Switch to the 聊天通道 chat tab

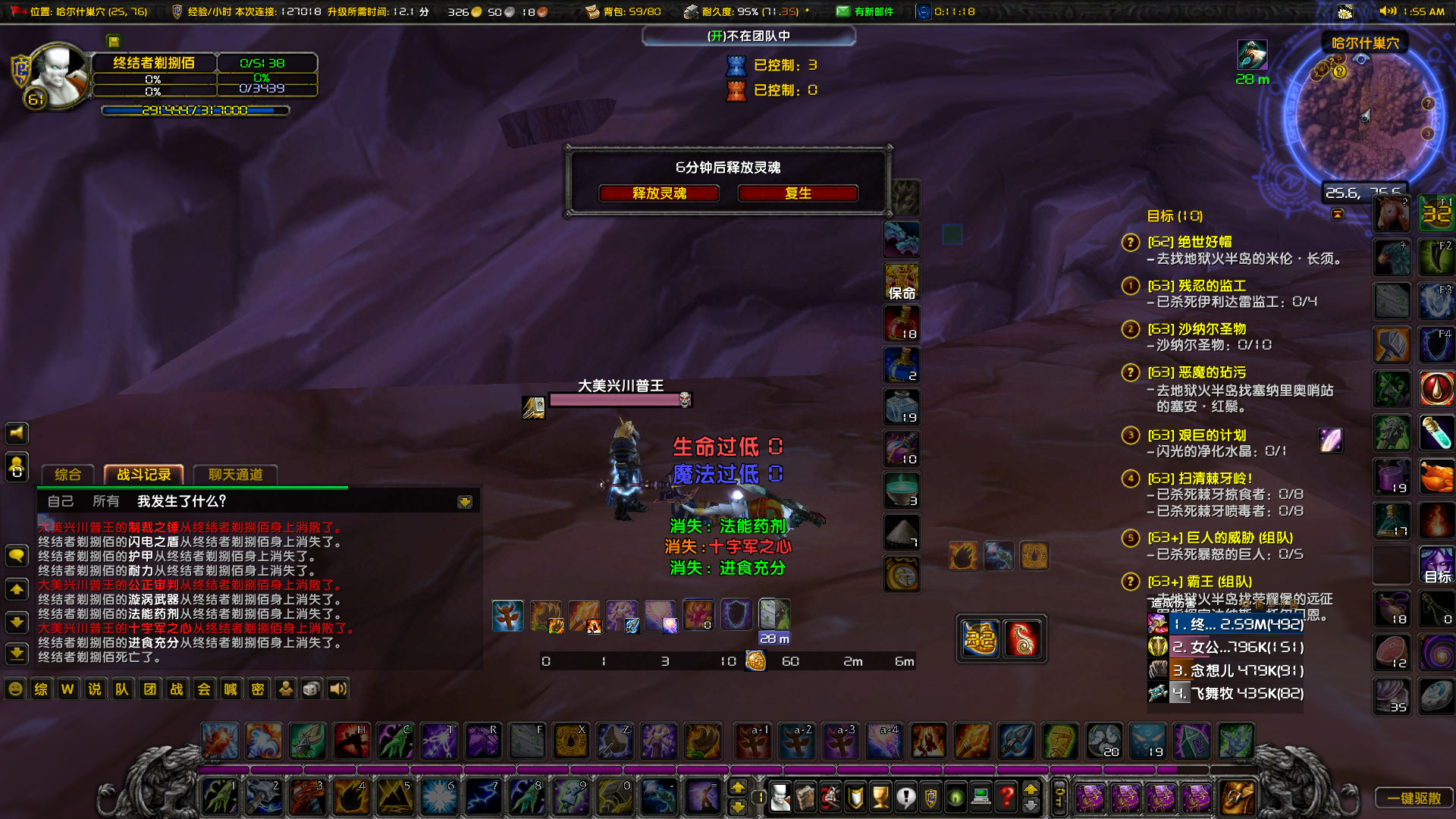[x=236, y=475]
